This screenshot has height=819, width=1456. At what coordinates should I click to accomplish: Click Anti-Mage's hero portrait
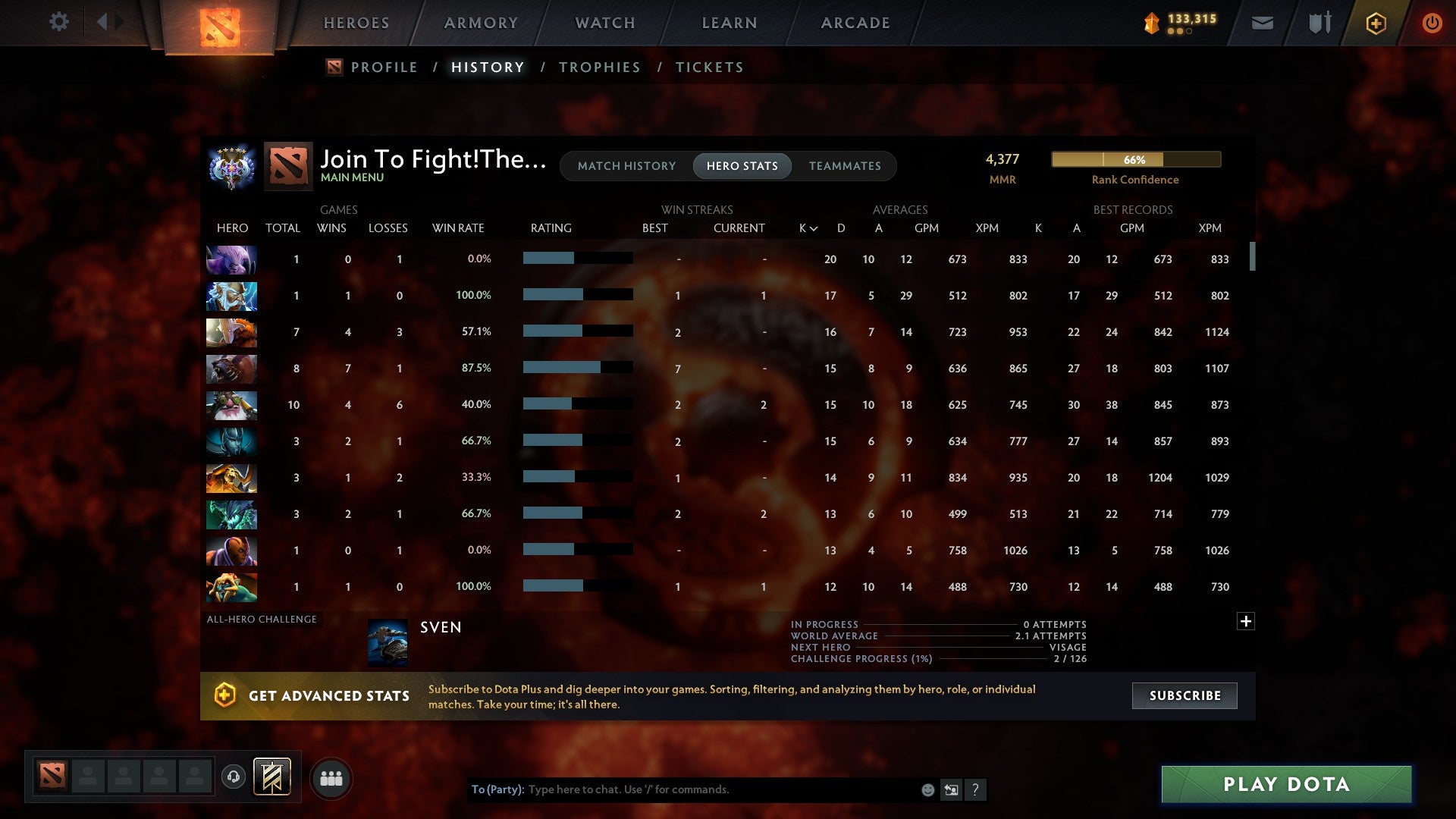(231, 551)
